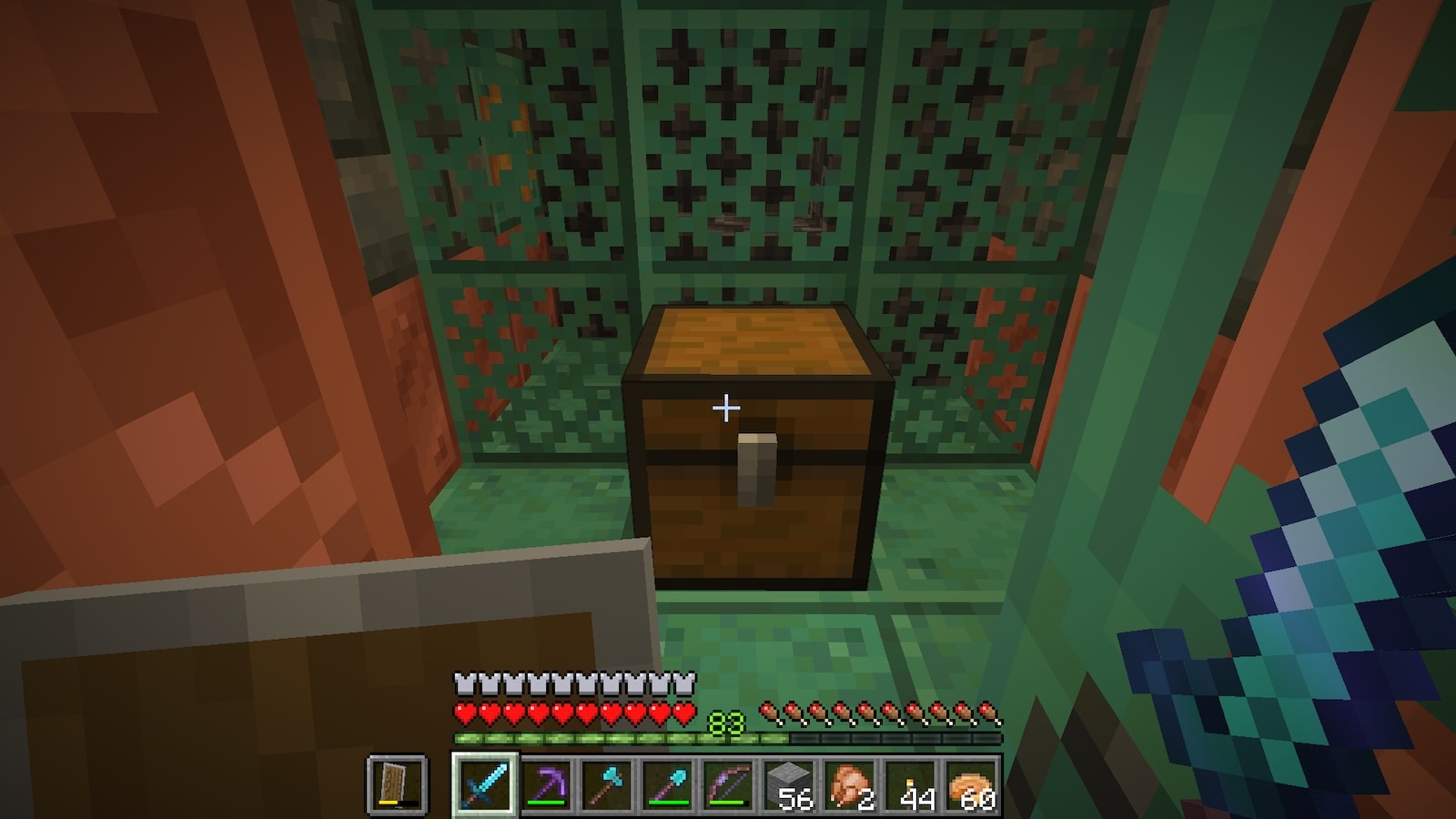Image resolution: width=1456 pixels, height=819 pixels.
Task: Pick the enchanted shovel in the hotbar
Action: (x=668, y=784)
